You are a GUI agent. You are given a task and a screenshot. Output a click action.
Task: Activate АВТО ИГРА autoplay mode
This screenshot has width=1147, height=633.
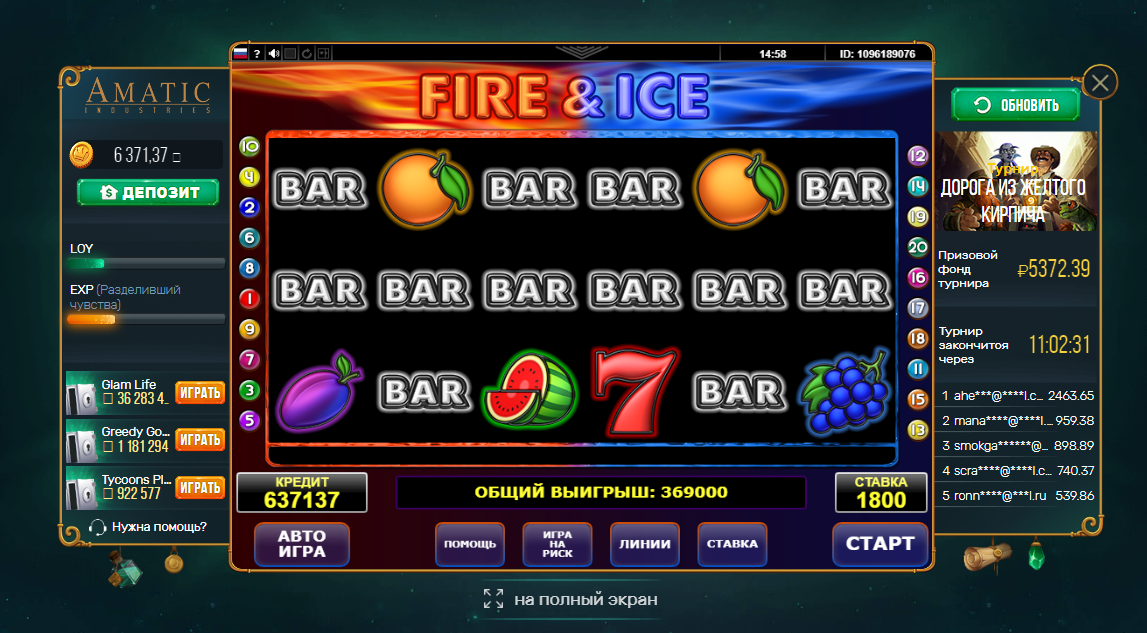coord(301,544)
